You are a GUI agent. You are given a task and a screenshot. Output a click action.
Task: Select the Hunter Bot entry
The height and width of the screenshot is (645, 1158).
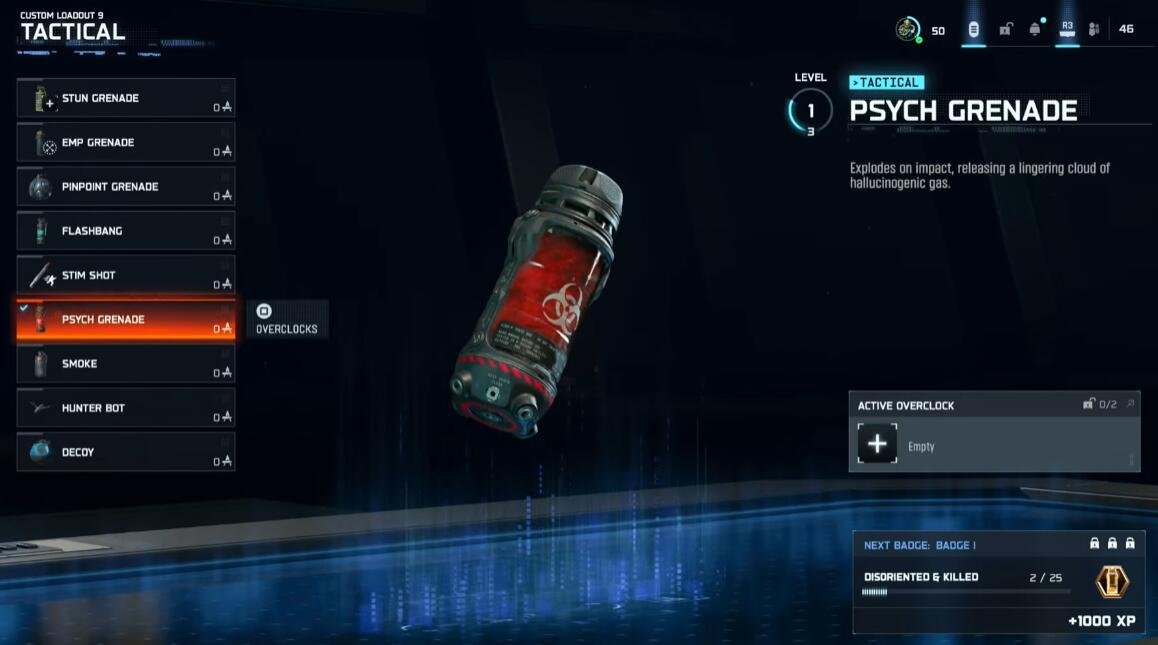coord(126,408)
